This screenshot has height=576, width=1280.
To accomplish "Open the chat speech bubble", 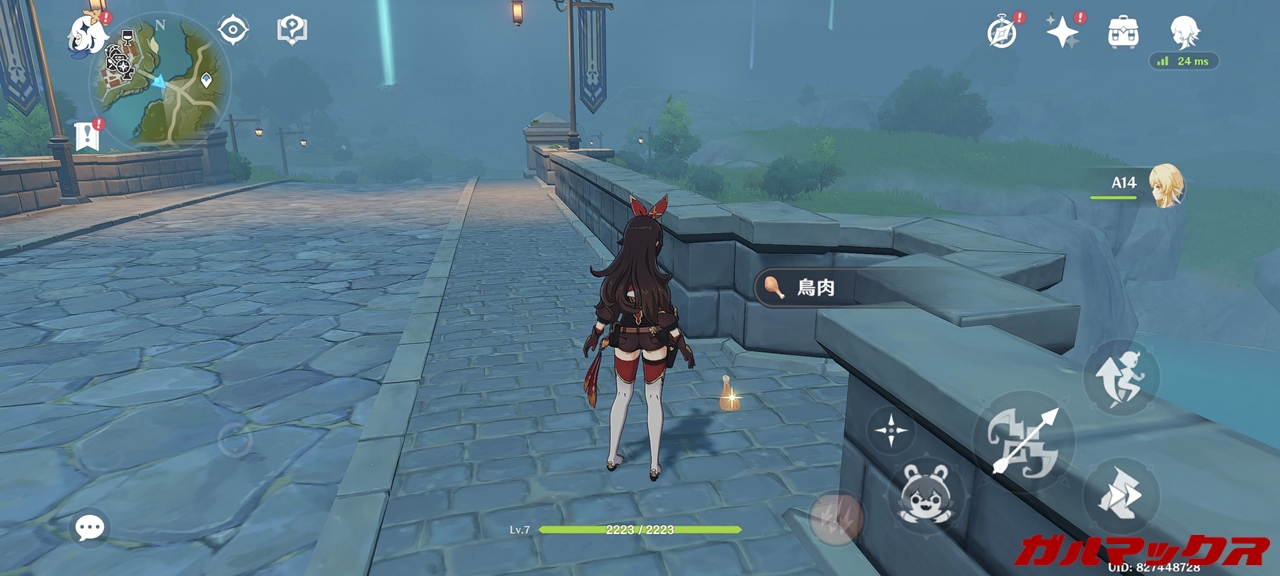I will [x=90, y=527].
